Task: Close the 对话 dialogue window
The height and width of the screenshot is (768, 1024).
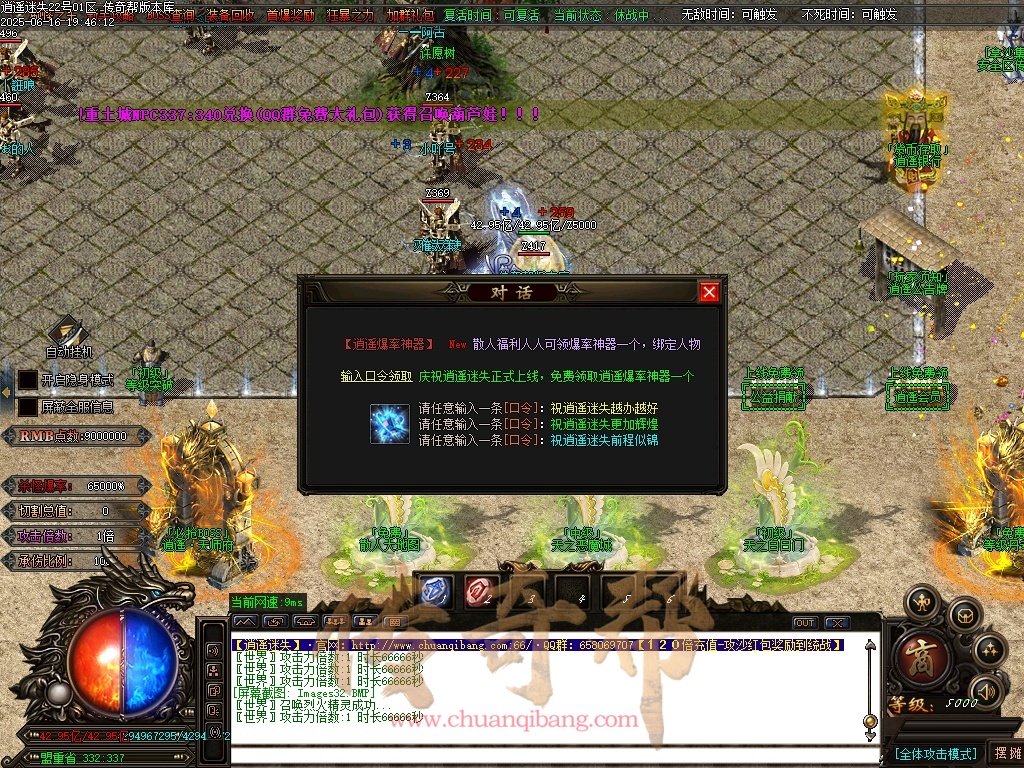Action: 709,292
